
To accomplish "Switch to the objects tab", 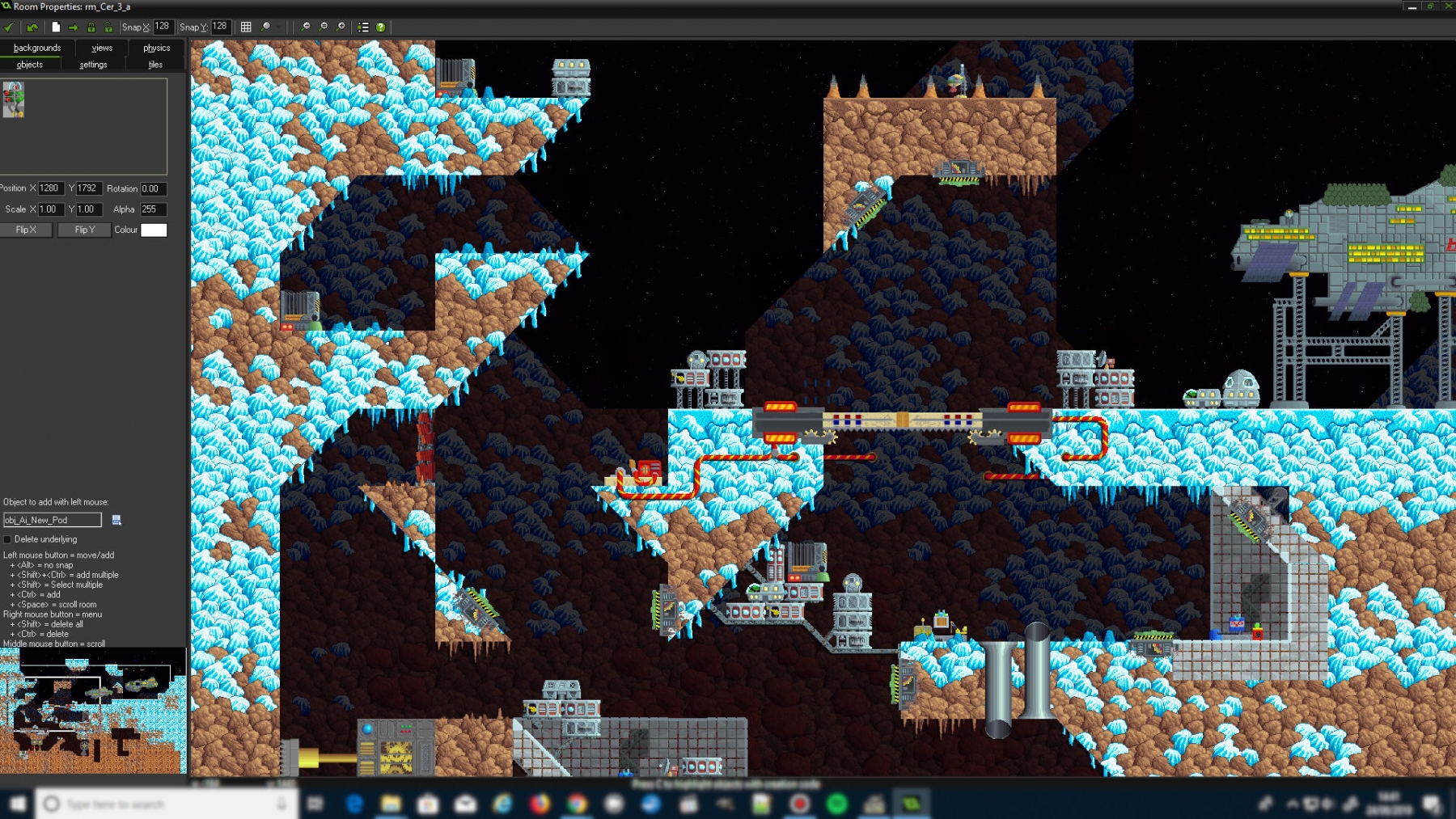I will 30,65.
